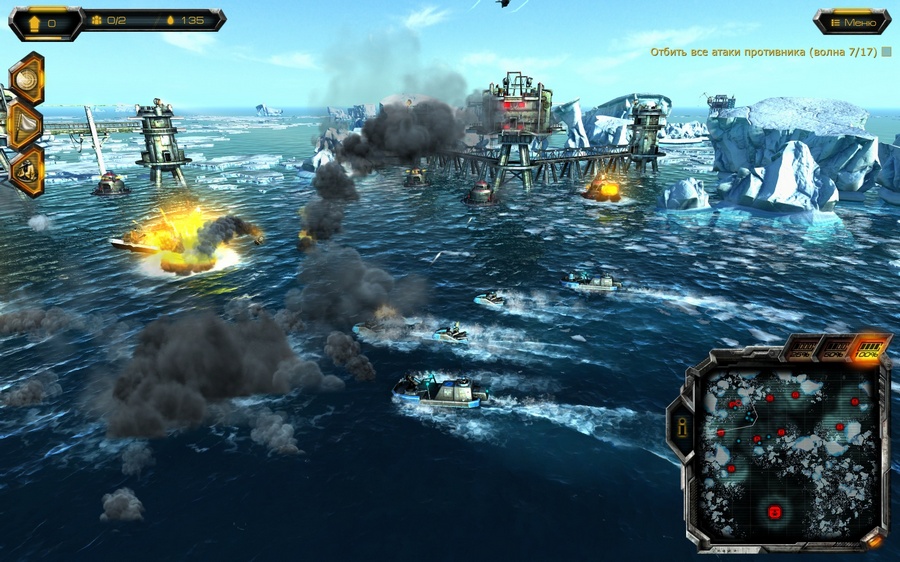
Task: Switch to the 50% battery tab
Action: [835, 349]
